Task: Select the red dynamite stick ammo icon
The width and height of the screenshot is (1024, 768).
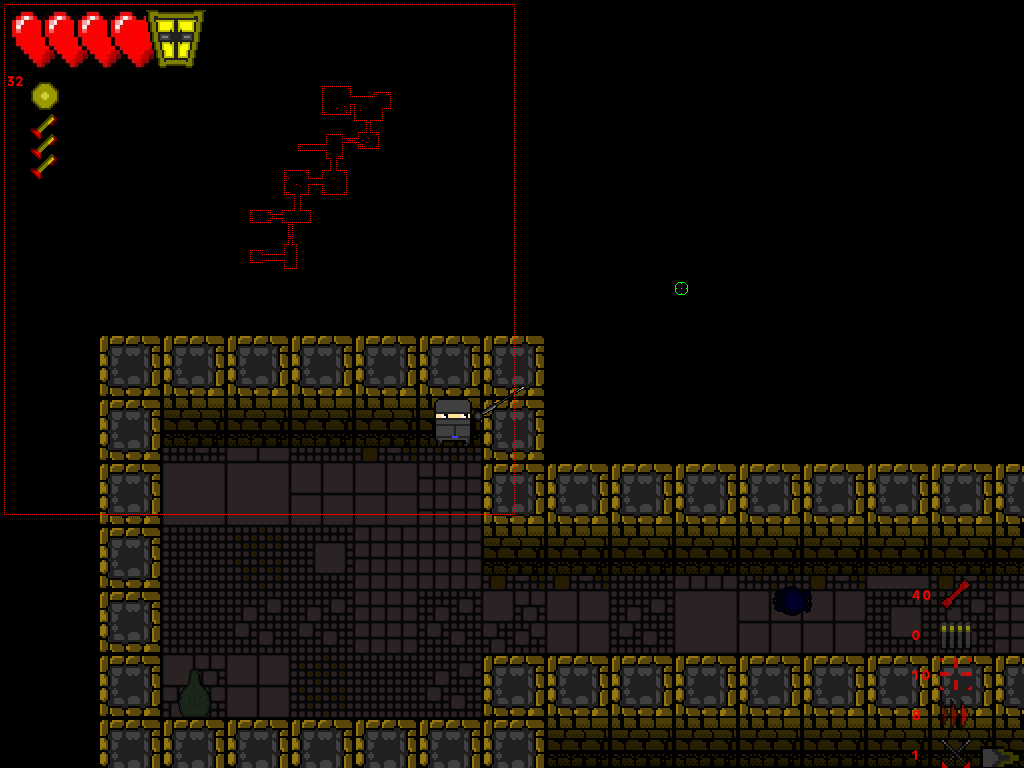Action: tap(956, 594)
